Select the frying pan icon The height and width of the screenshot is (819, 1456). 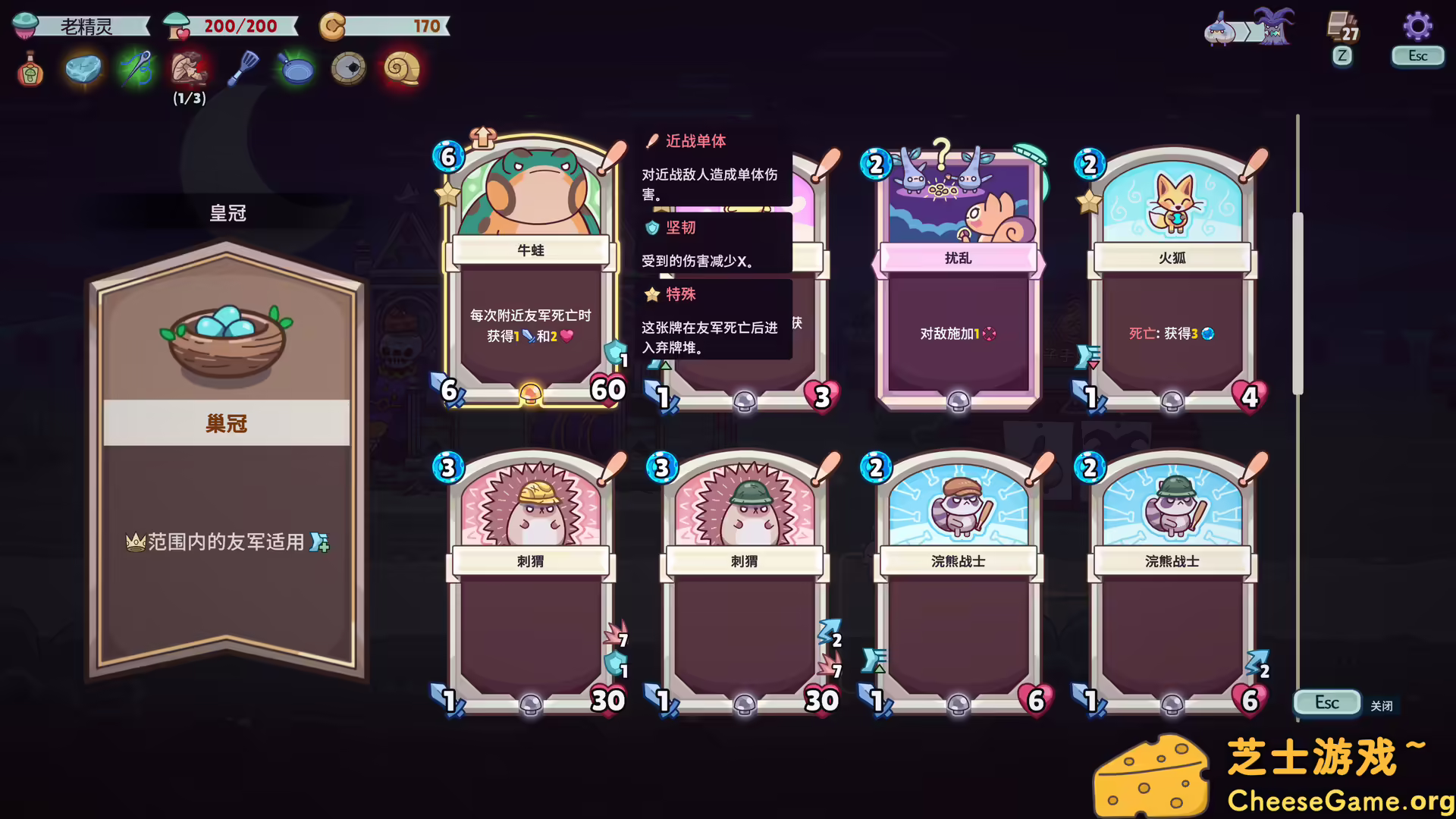[x=296, y=69]
